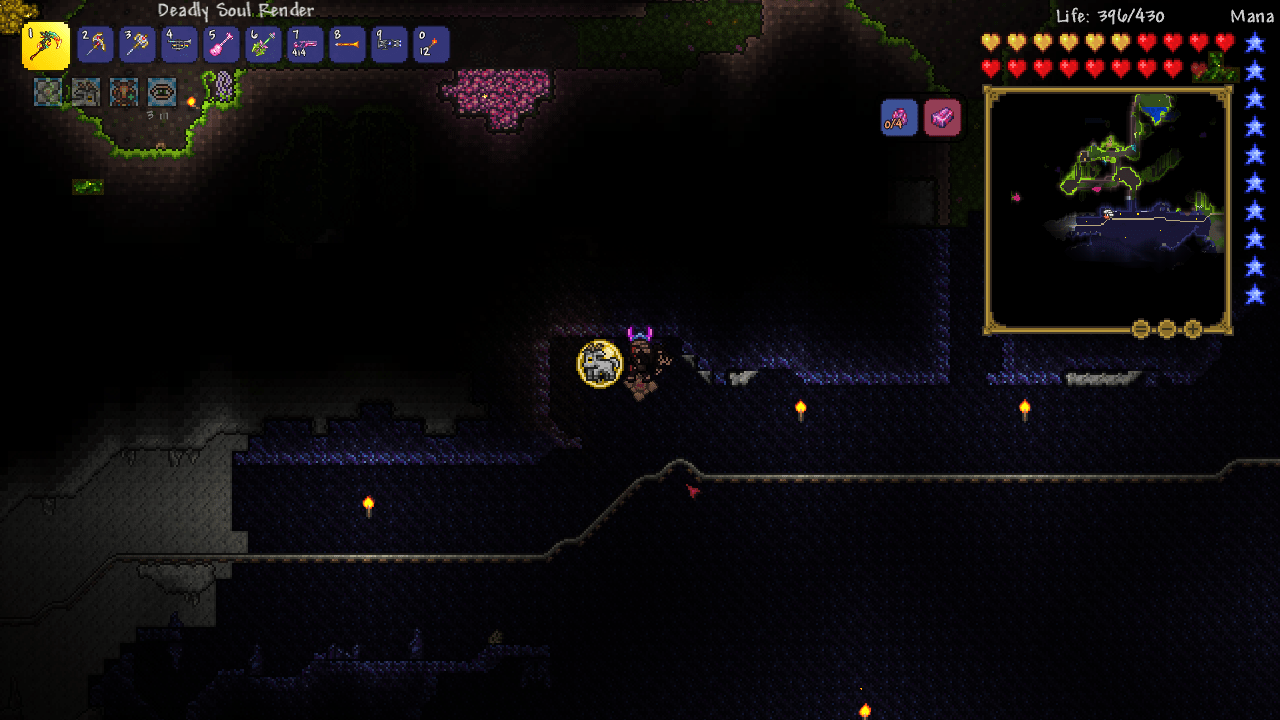Select the torches in hotbar slot 0
This screenshot has height=720, width=1280.
click(432, 44)
